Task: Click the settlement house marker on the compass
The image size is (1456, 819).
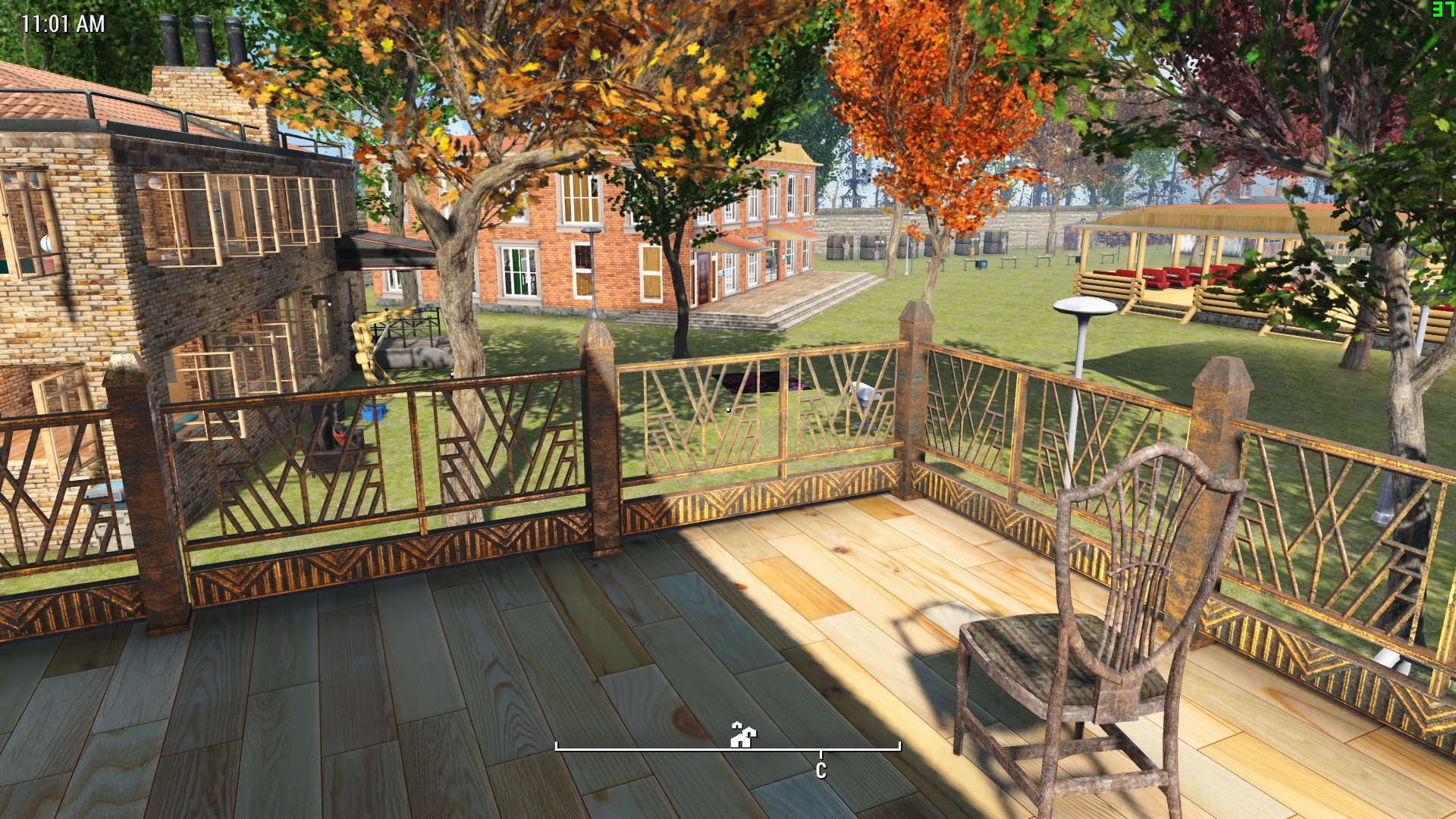Action: 742,734
